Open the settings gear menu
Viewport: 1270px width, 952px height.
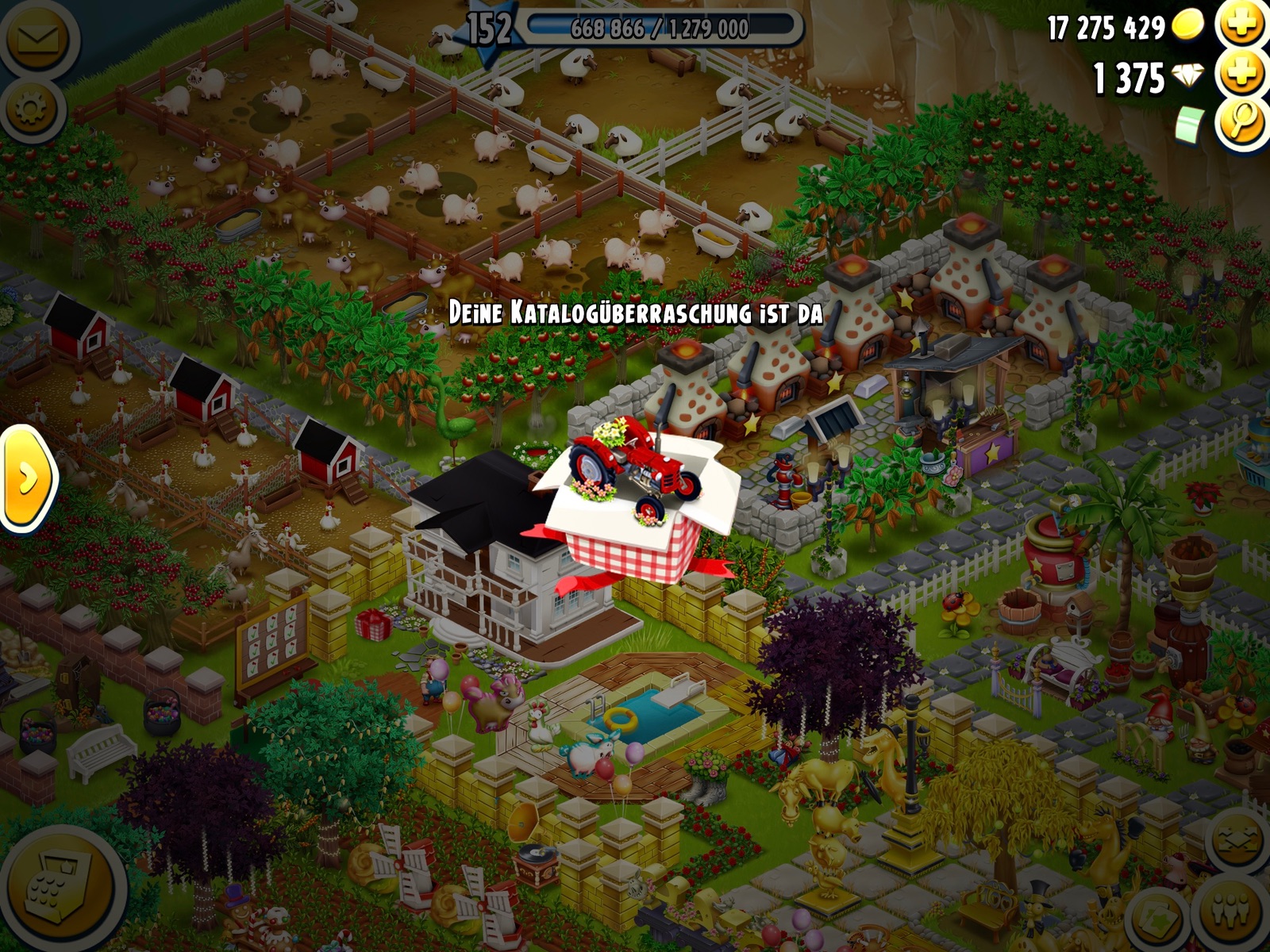coord(33,109)
